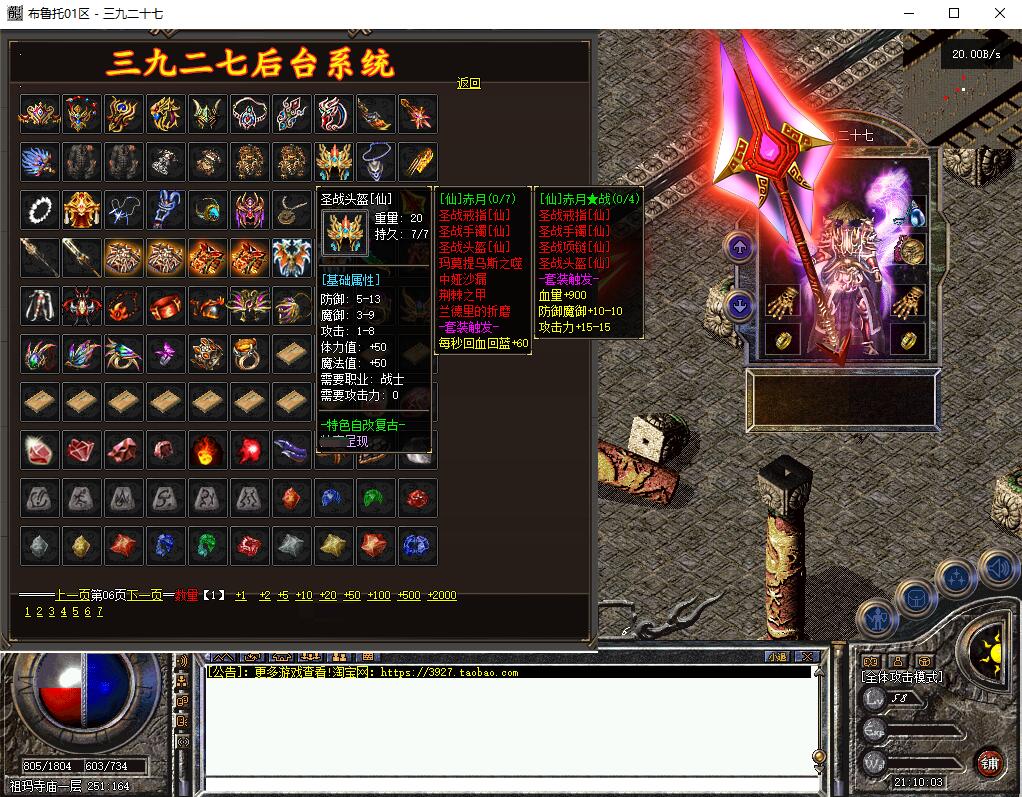The image size is (1022, 797).
Task: Click the down arrow beside the character panel
Action: click(739, 306)
